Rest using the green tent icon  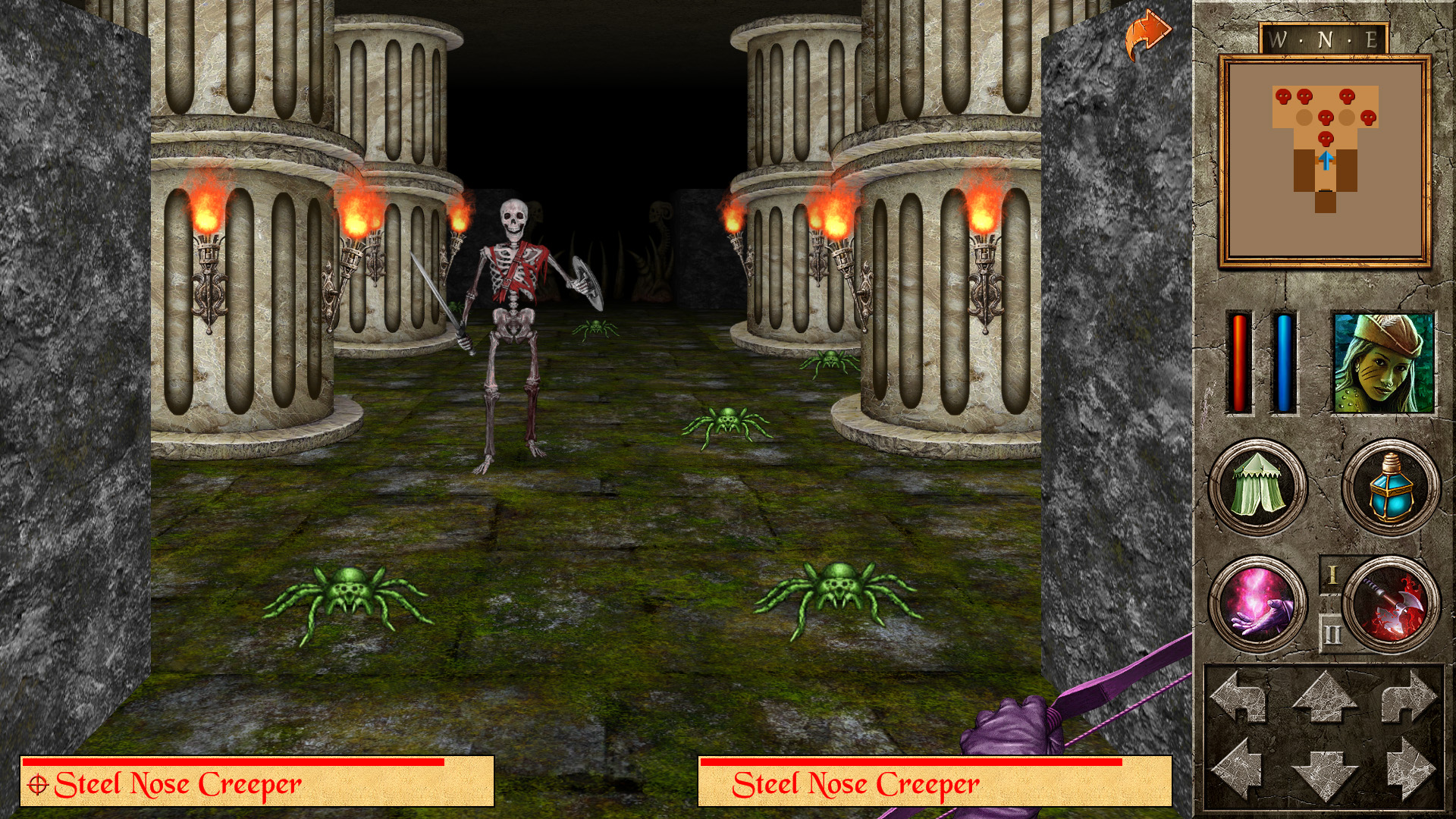[1257, 488]
